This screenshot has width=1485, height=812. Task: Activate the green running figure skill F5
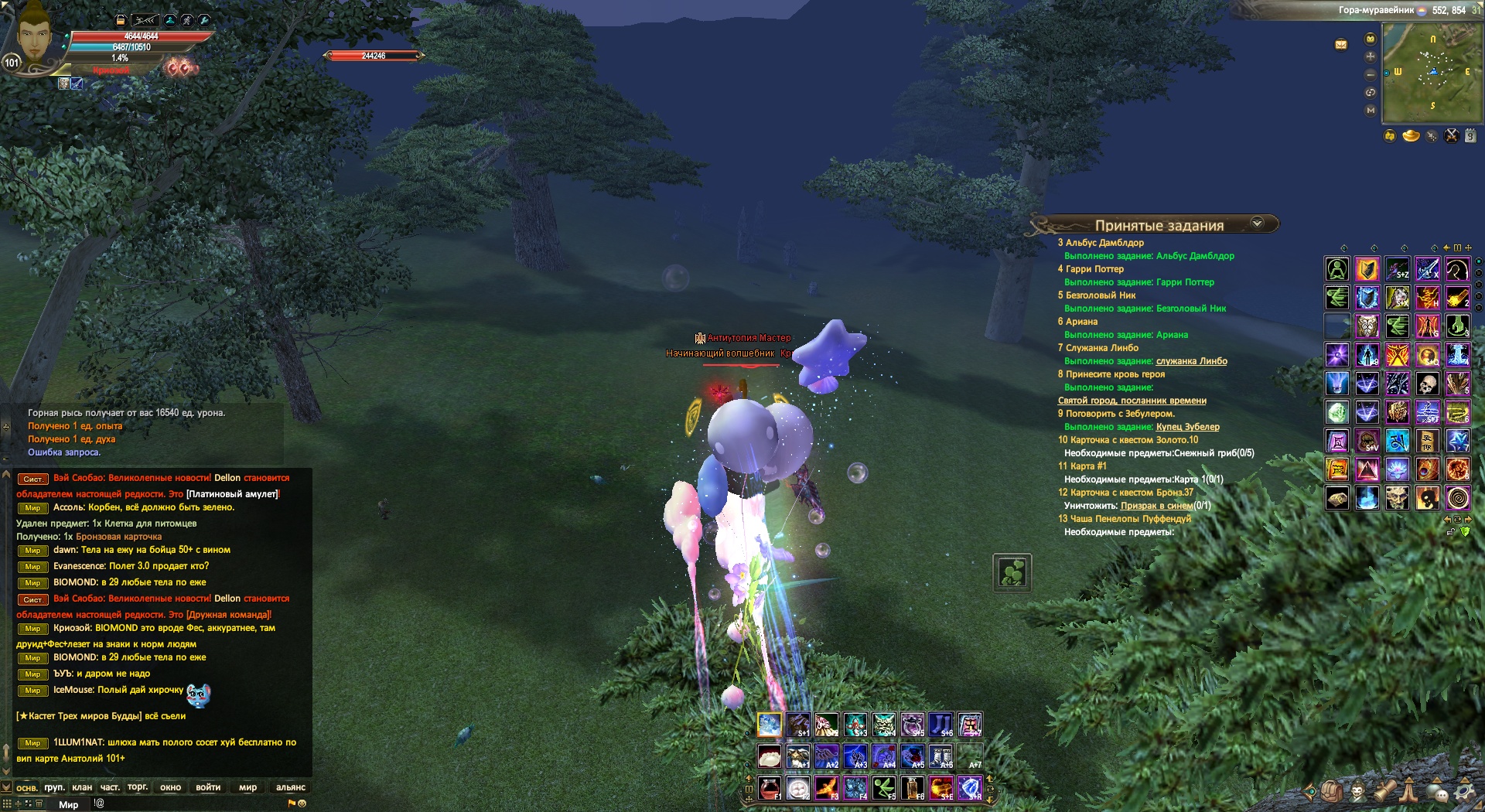tap(884, 788)
